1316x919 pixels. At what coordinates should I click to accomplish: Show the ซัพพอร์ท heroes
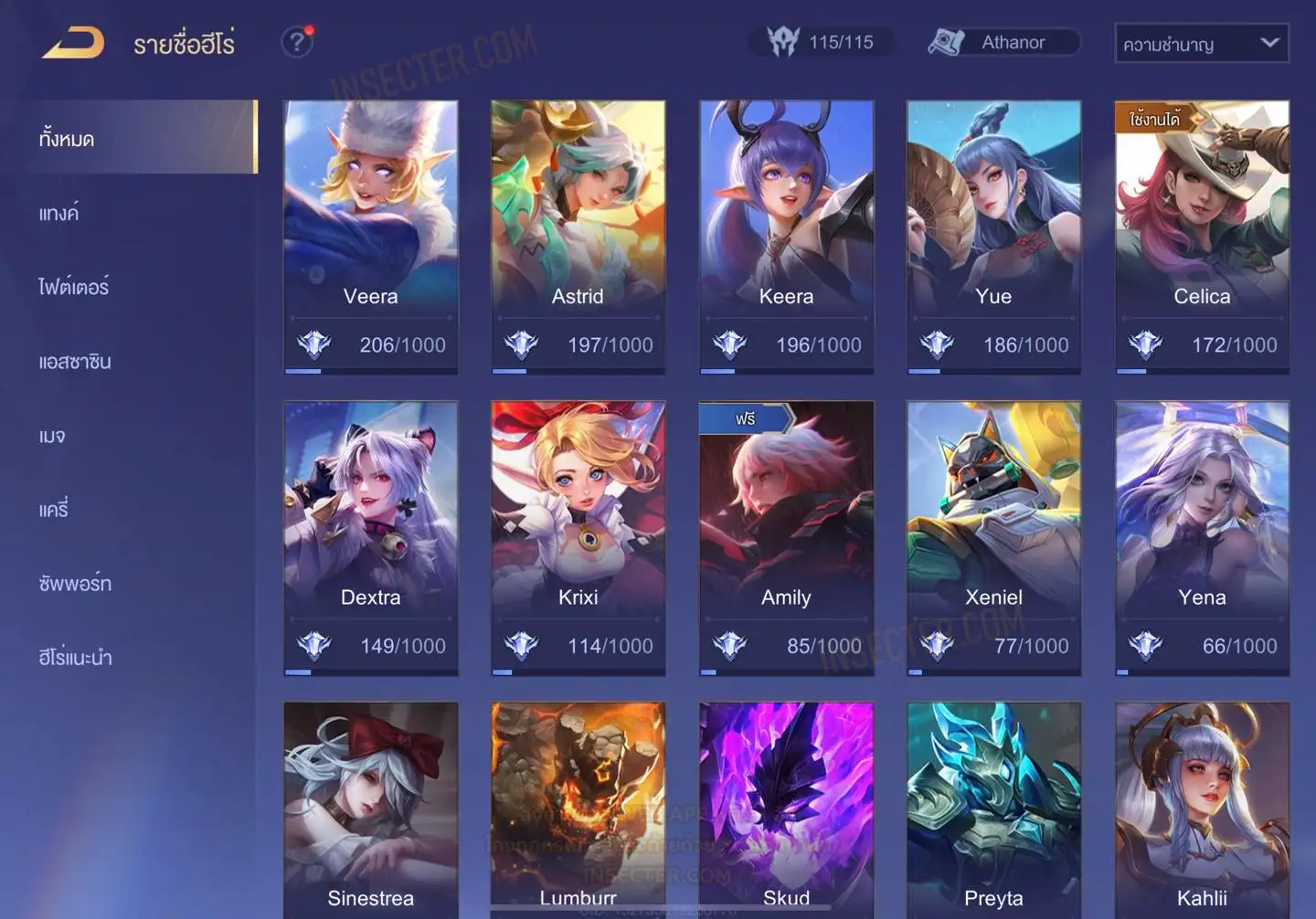click(x=75, y=583)
